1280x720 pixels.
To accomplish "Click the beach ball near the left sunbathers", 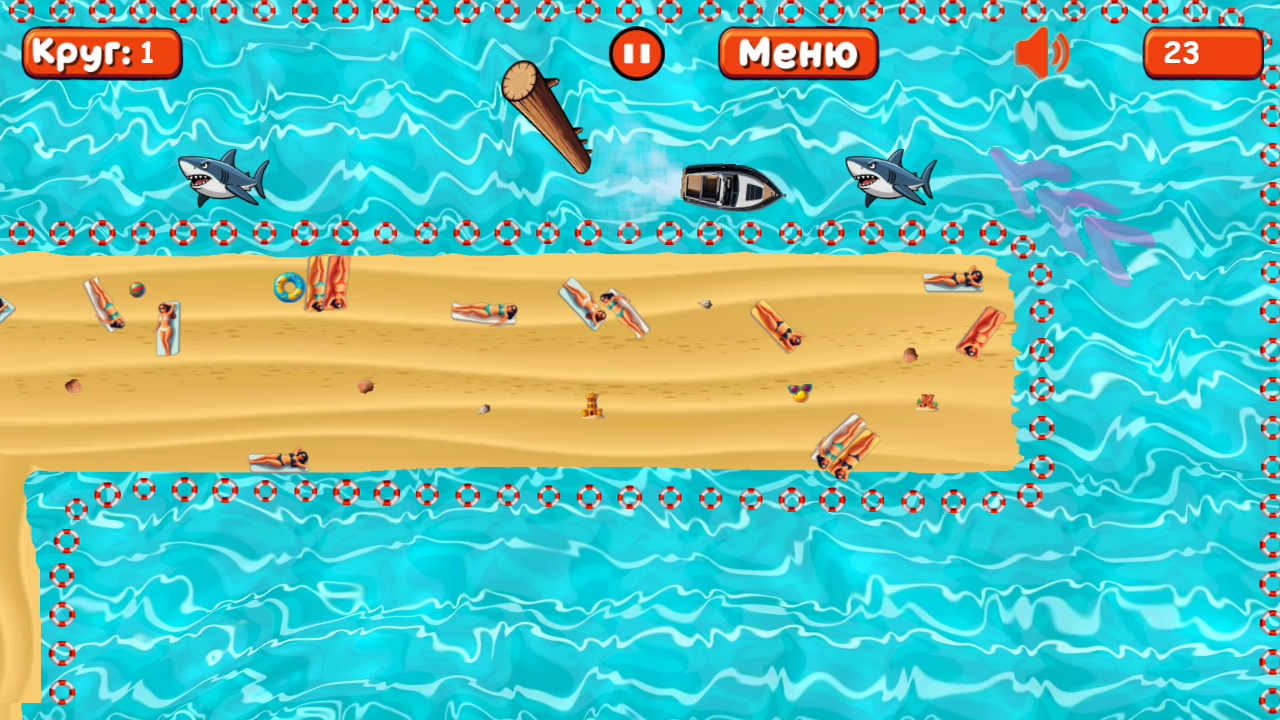I will (137, 289).
